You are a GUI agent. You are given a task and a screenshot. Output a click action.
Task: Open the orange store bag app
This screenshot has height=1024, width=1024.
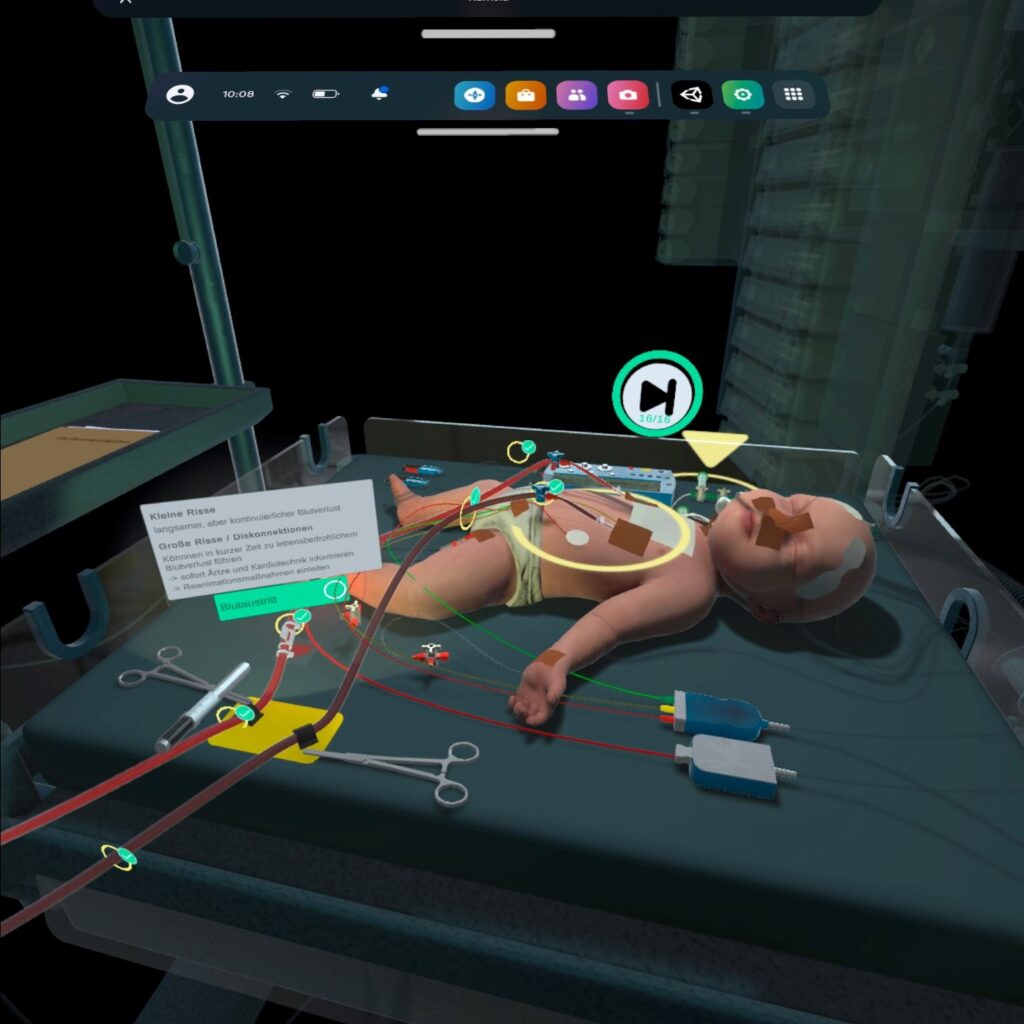coord(525,96)
